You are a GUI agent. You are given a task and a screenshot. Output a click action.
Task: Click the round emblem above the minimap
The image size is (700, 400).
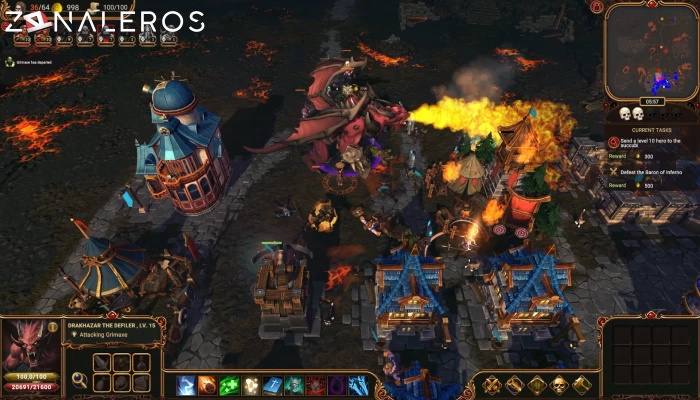click(597, 6)
